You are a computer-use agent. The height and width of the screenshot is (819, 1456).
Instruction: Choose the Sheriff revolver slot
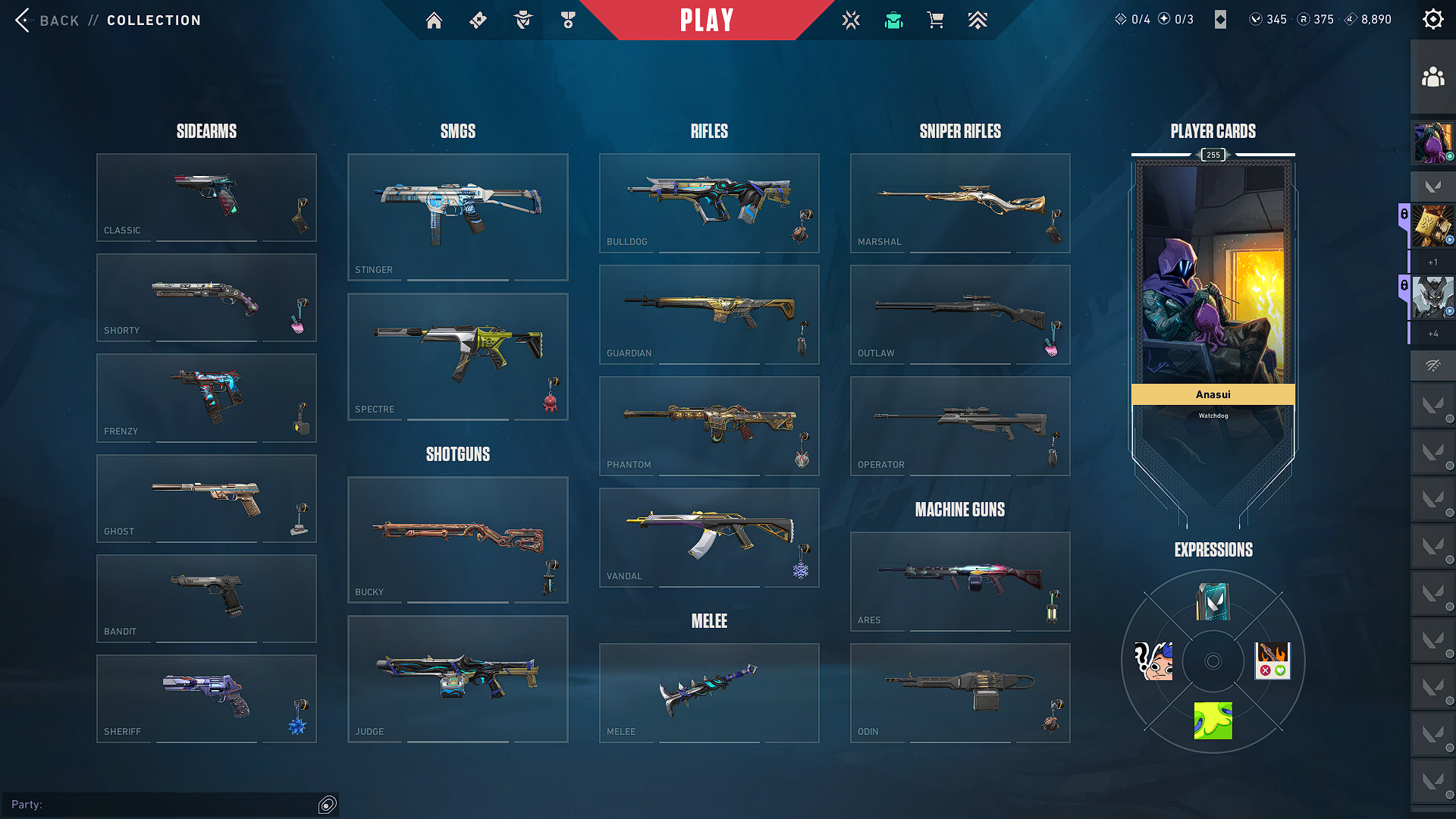[206, 698]
